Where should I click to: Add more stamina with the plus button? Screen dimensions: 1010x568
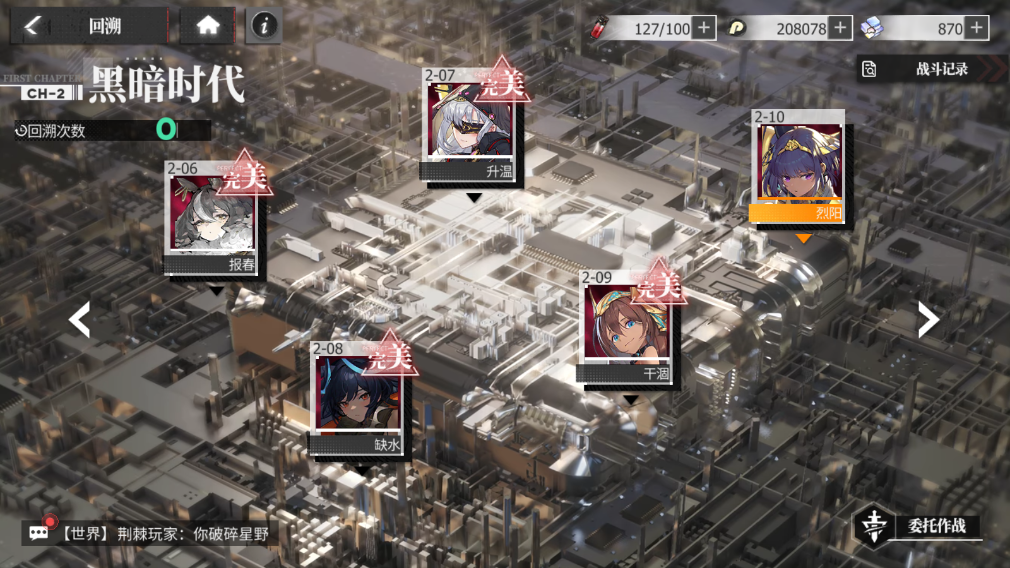click(705, 28)
